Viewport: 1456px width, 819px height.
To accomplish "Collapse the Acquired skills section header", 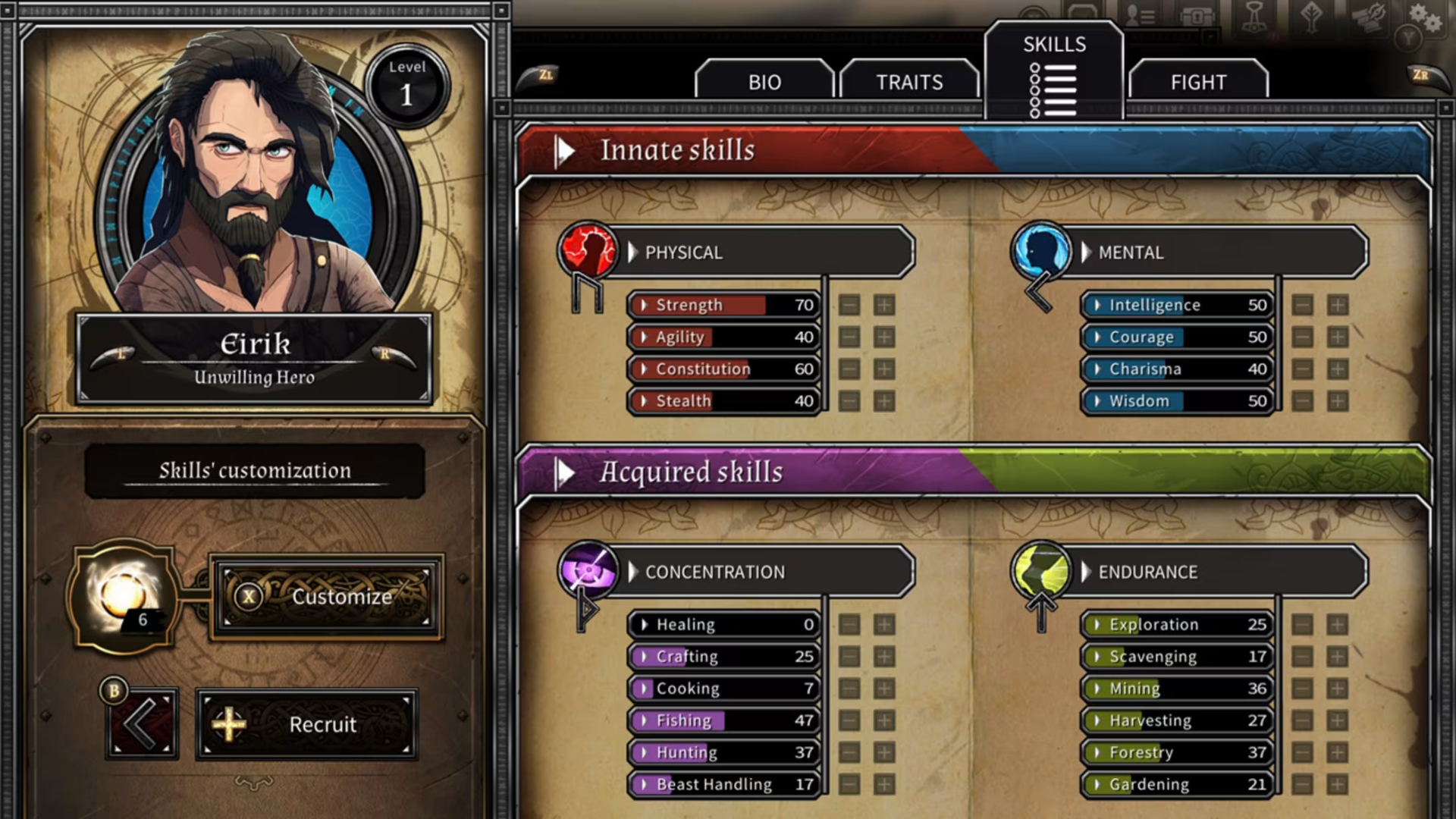I will [x=565, y=472].
